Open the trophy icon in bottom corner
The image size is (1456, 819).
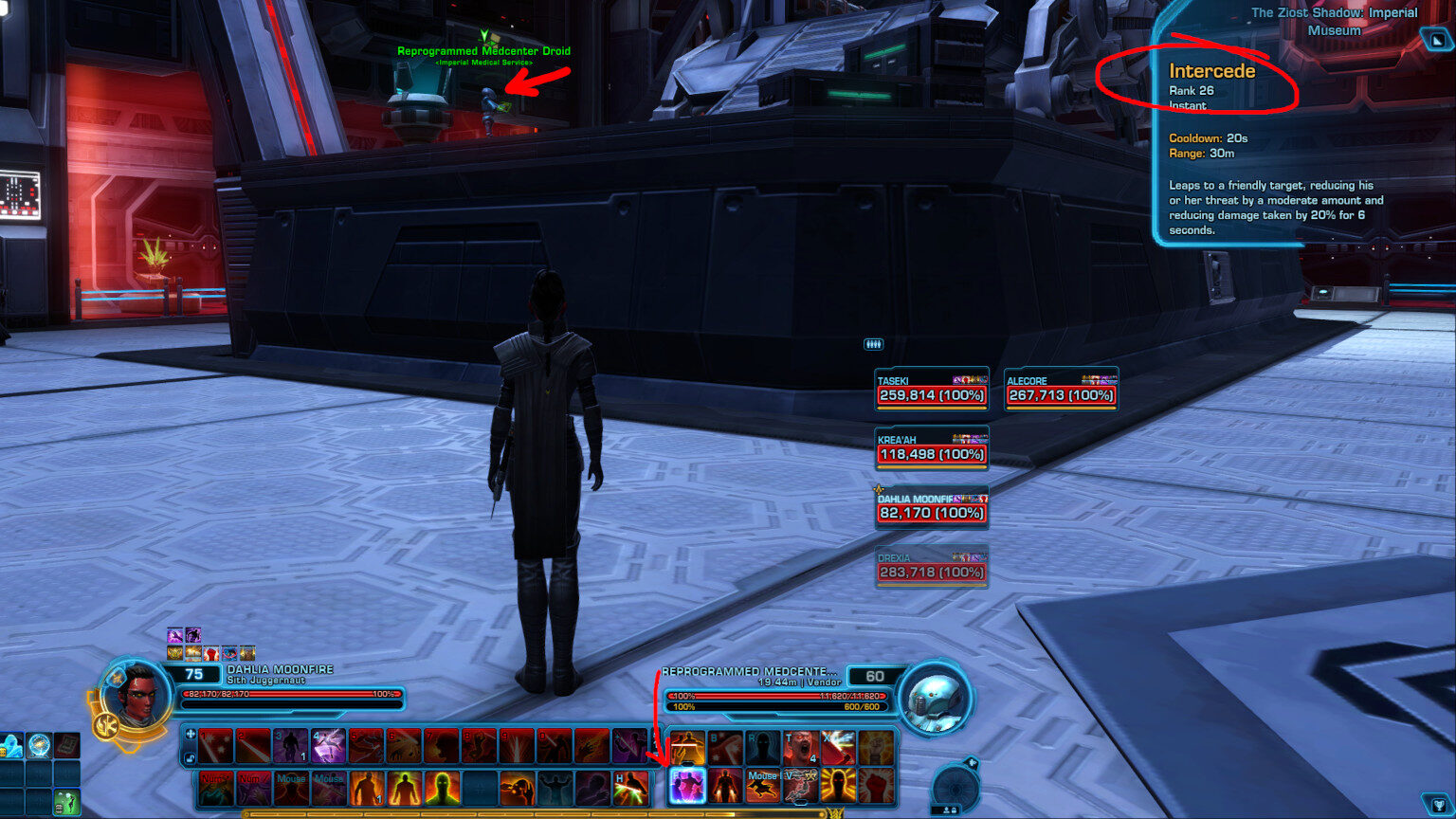(1438, 805)
